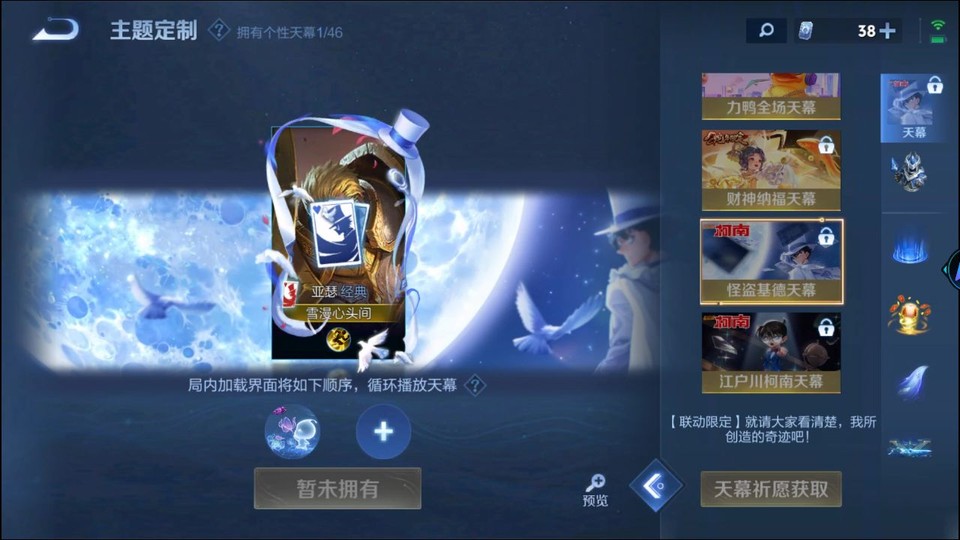Add more tickets with the plus button

pos(888,31)
